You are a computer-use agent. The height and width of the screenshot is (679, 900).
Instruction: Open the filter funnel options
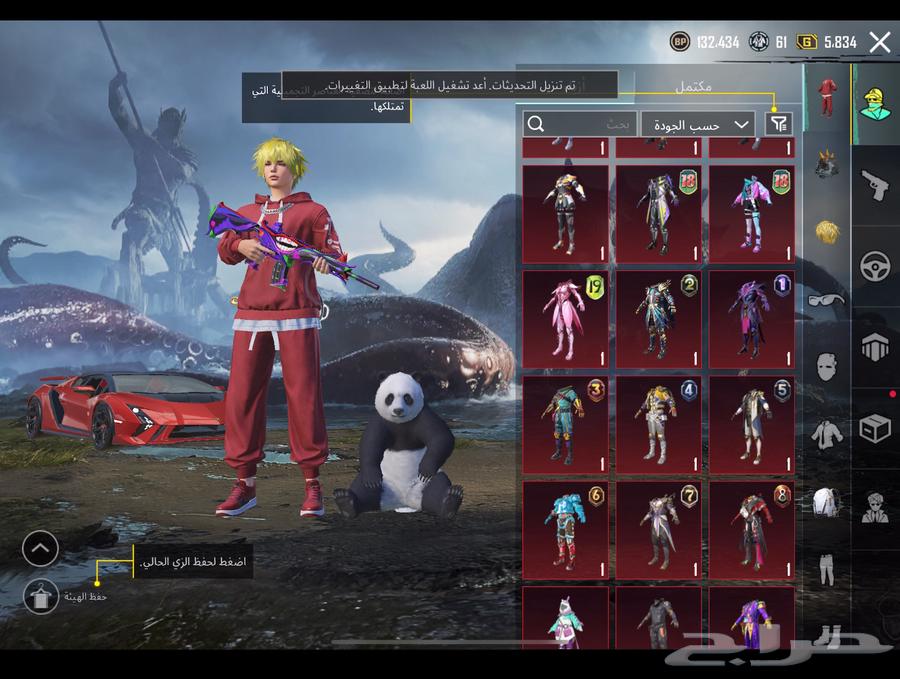click(779, 124)
